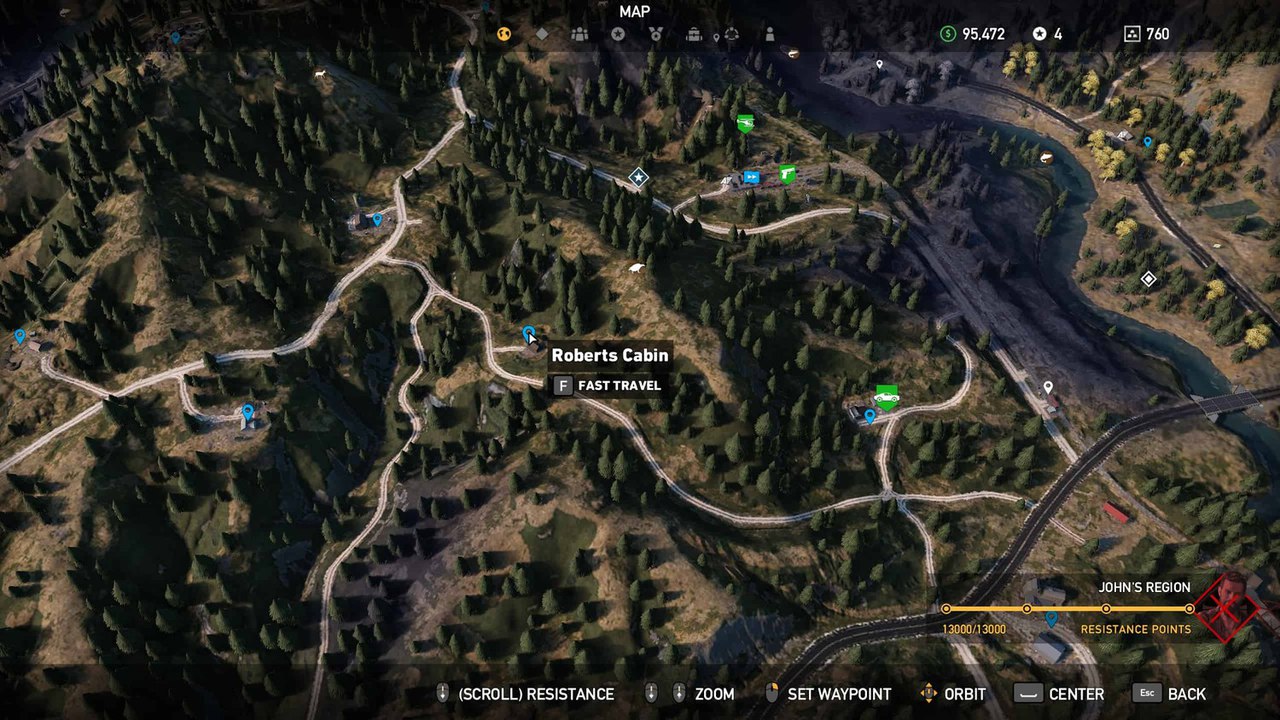Switch to the briefcase tab
This screenshot has width=1280, height=720.
point(694,34)
